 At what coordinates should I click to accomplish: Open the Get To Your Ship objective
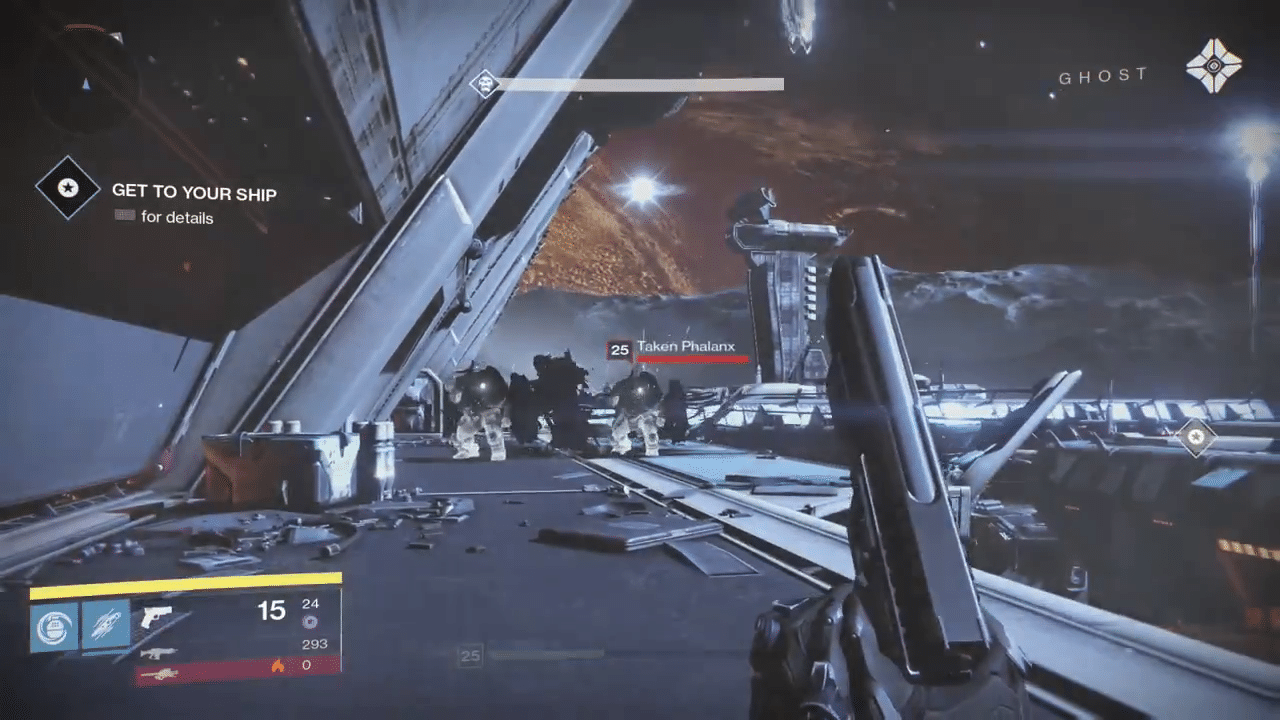point(194,192)
